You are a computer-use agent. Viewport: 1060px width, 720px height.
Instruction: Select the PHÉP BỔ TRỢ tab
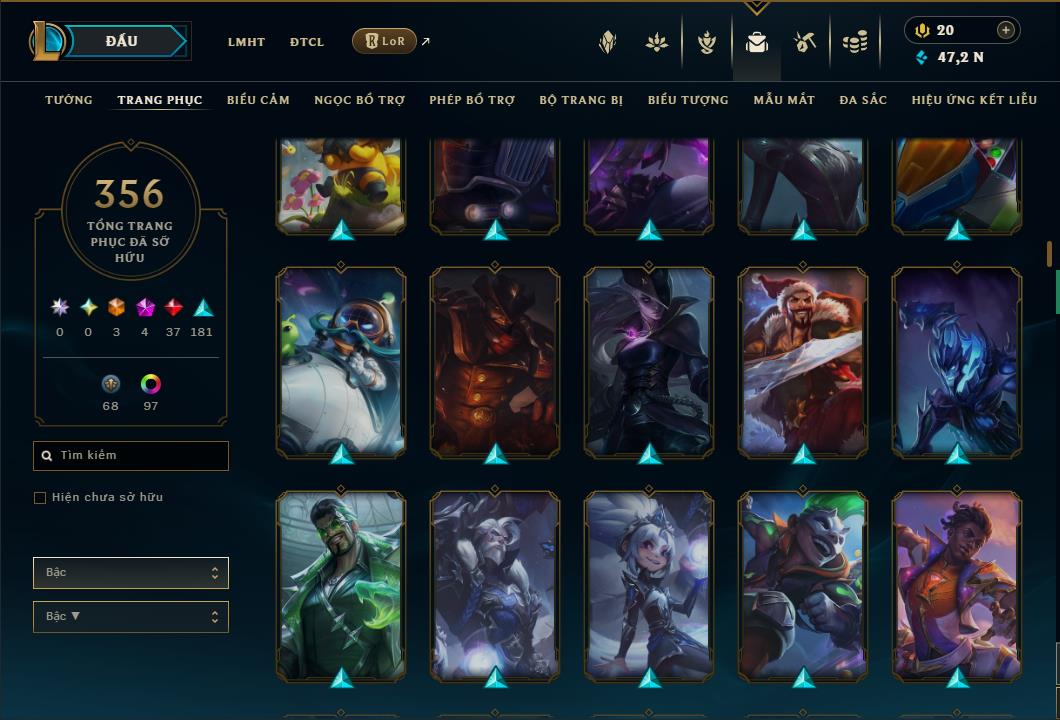click(472, 100)
